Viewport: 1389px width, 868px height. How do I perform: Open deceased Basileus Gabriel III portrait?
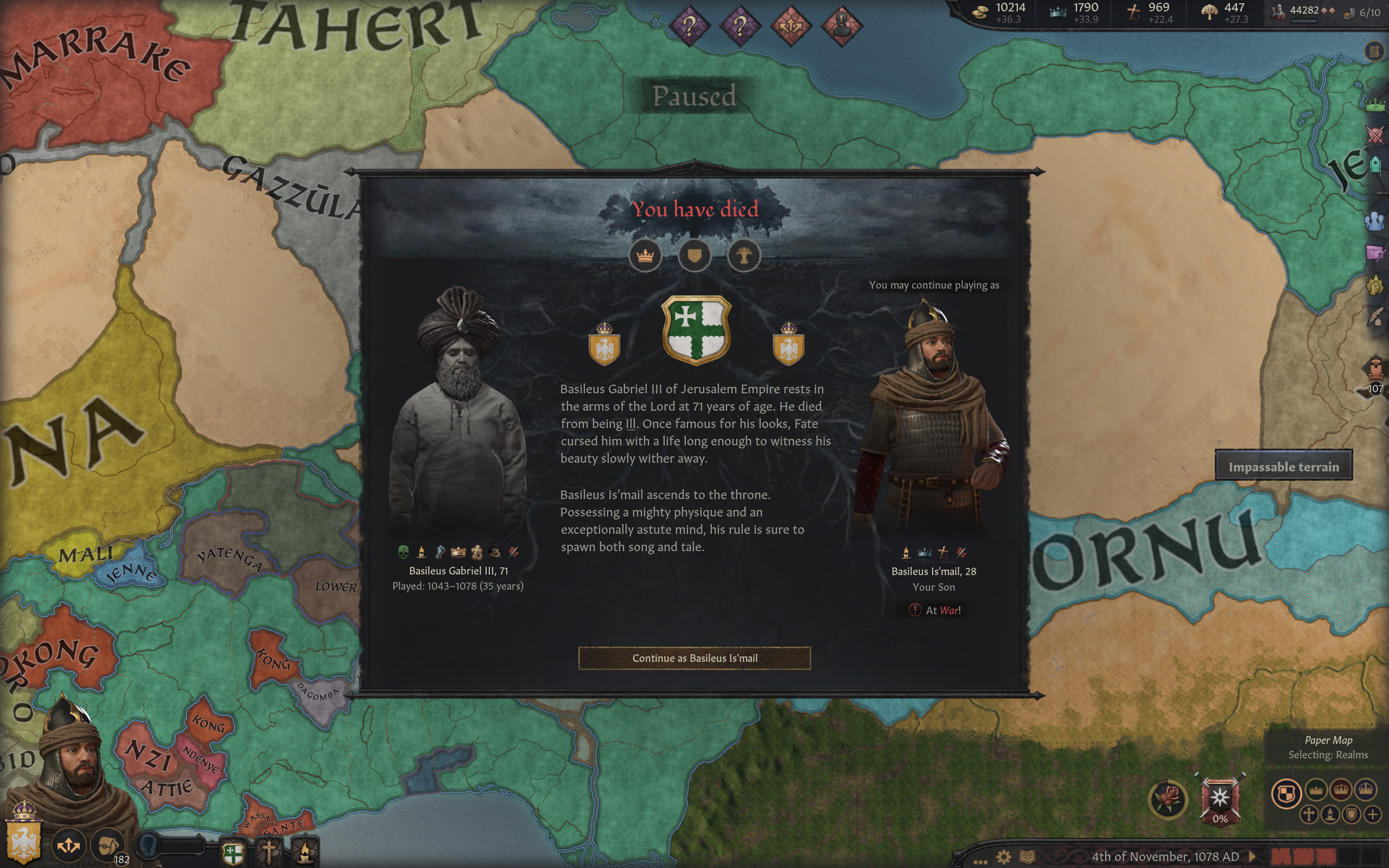click(x=457, y=413)
